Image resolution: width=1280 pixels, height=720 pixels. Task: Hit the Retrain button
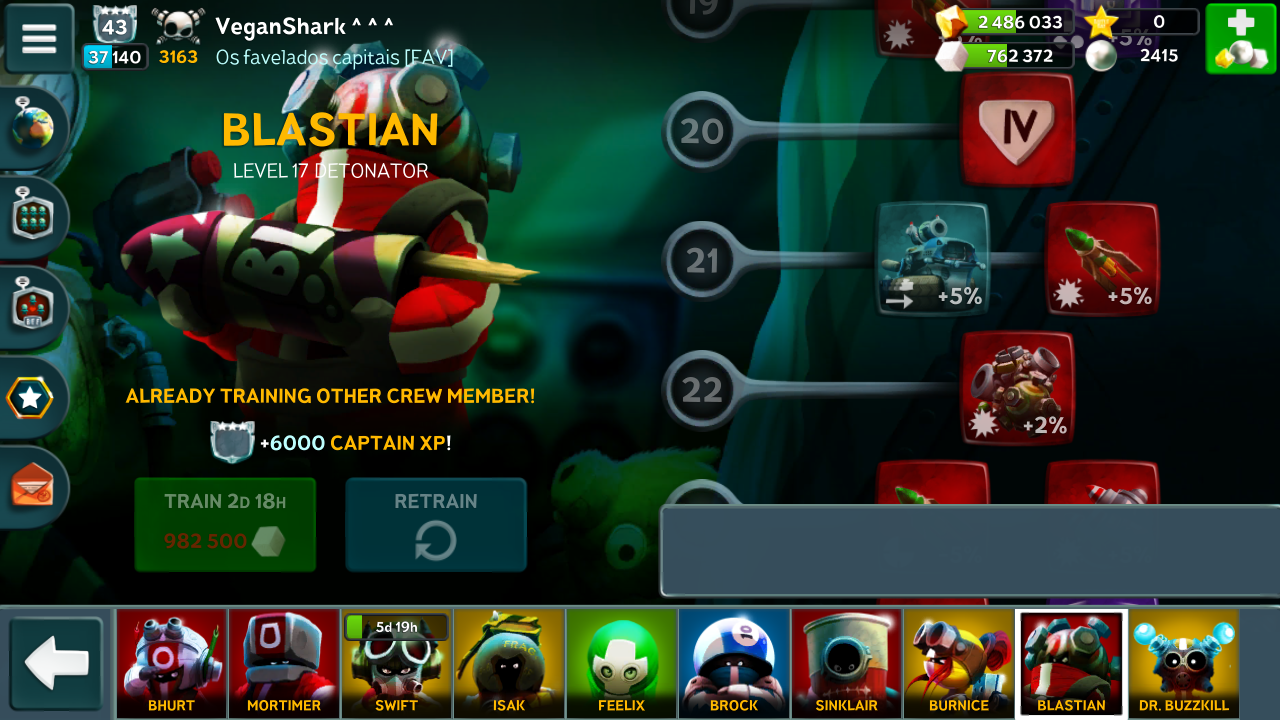click(436, 524)
